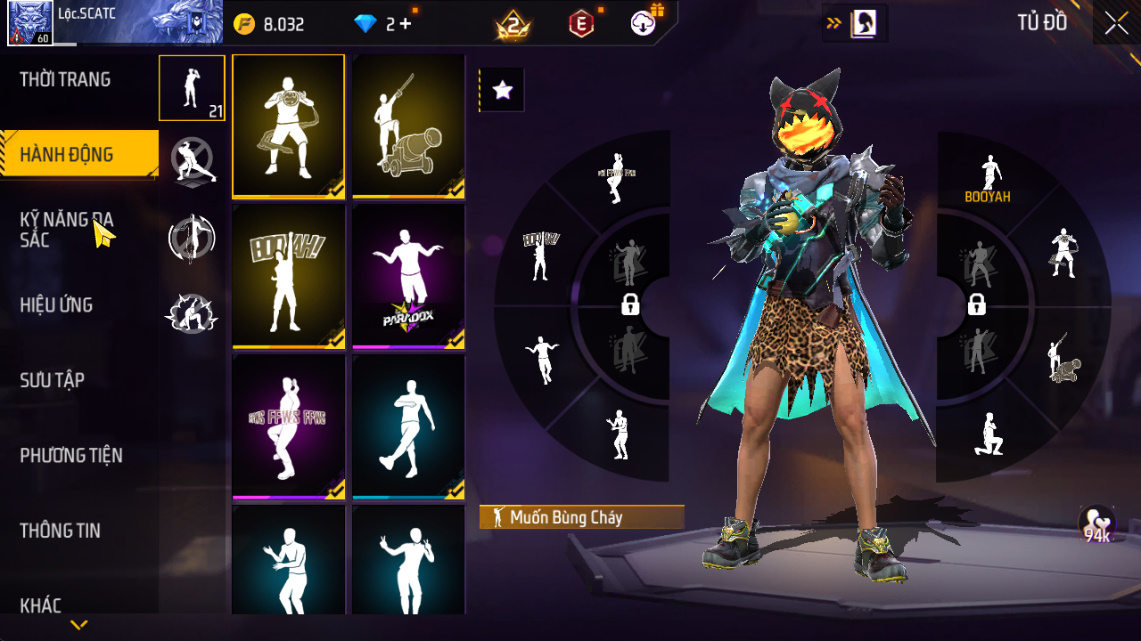The height and width of the screenshot is (641, 1141).
Task: Click the cloud download gift icon
Action: coord(643,23)
